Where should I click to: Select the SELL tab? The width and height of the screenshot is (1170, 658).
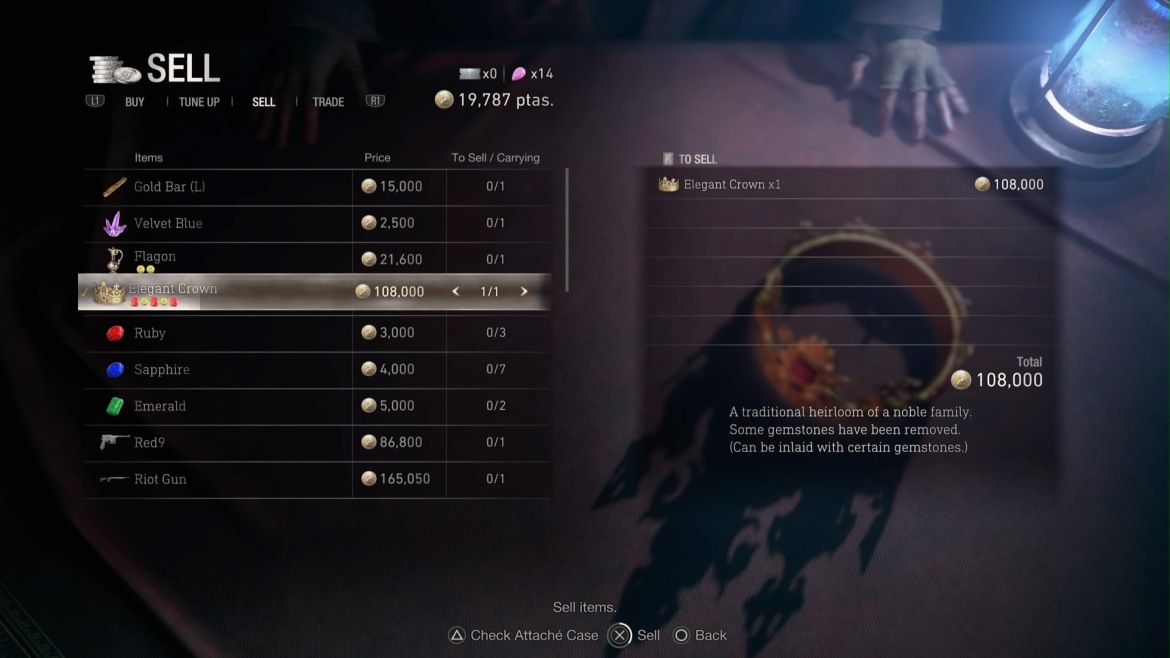point(264,102)
